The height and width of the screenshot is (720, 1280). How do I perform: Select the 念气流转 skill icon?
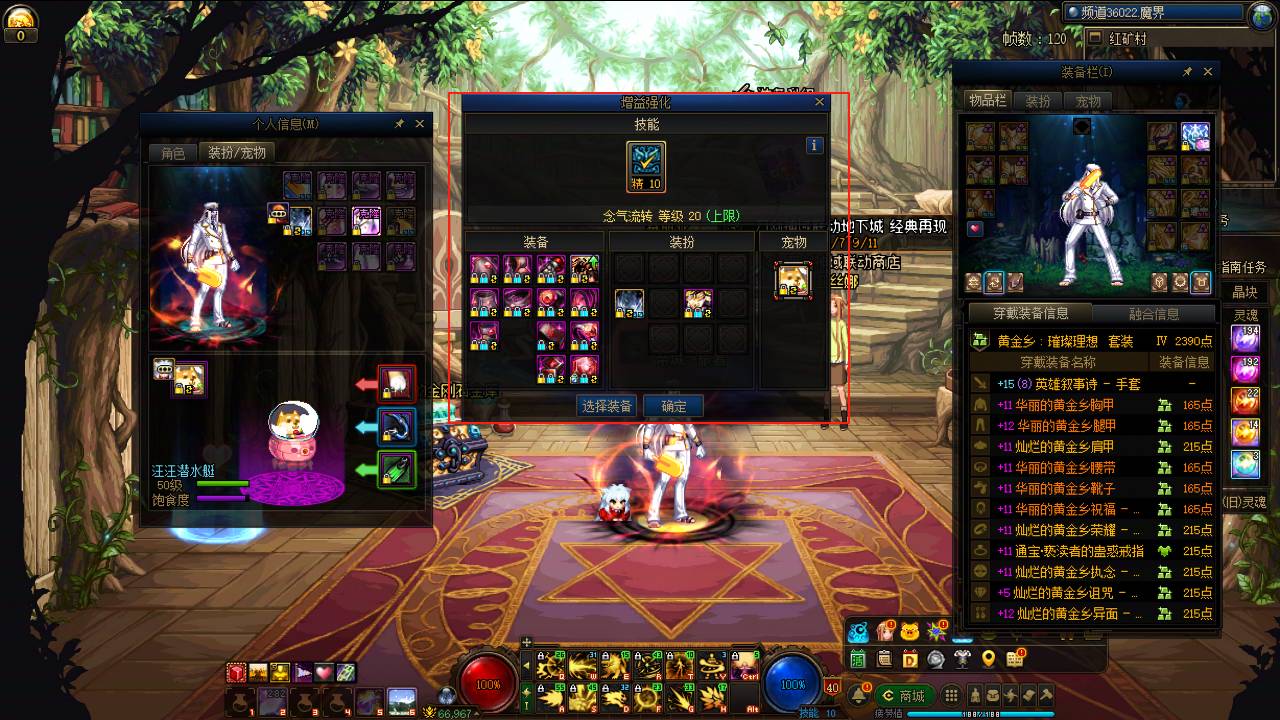click(646, 161)
